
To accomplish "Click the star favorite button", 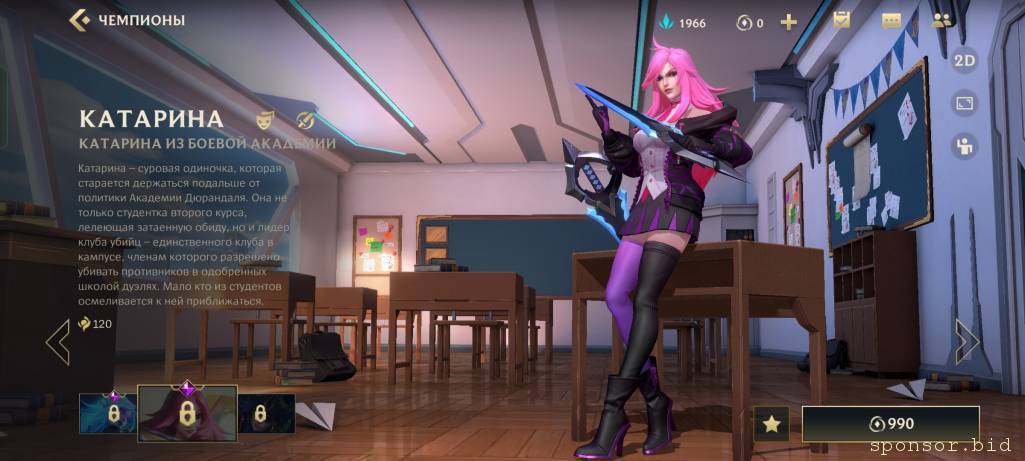I will pyautogui.click(x=771, y=423).
